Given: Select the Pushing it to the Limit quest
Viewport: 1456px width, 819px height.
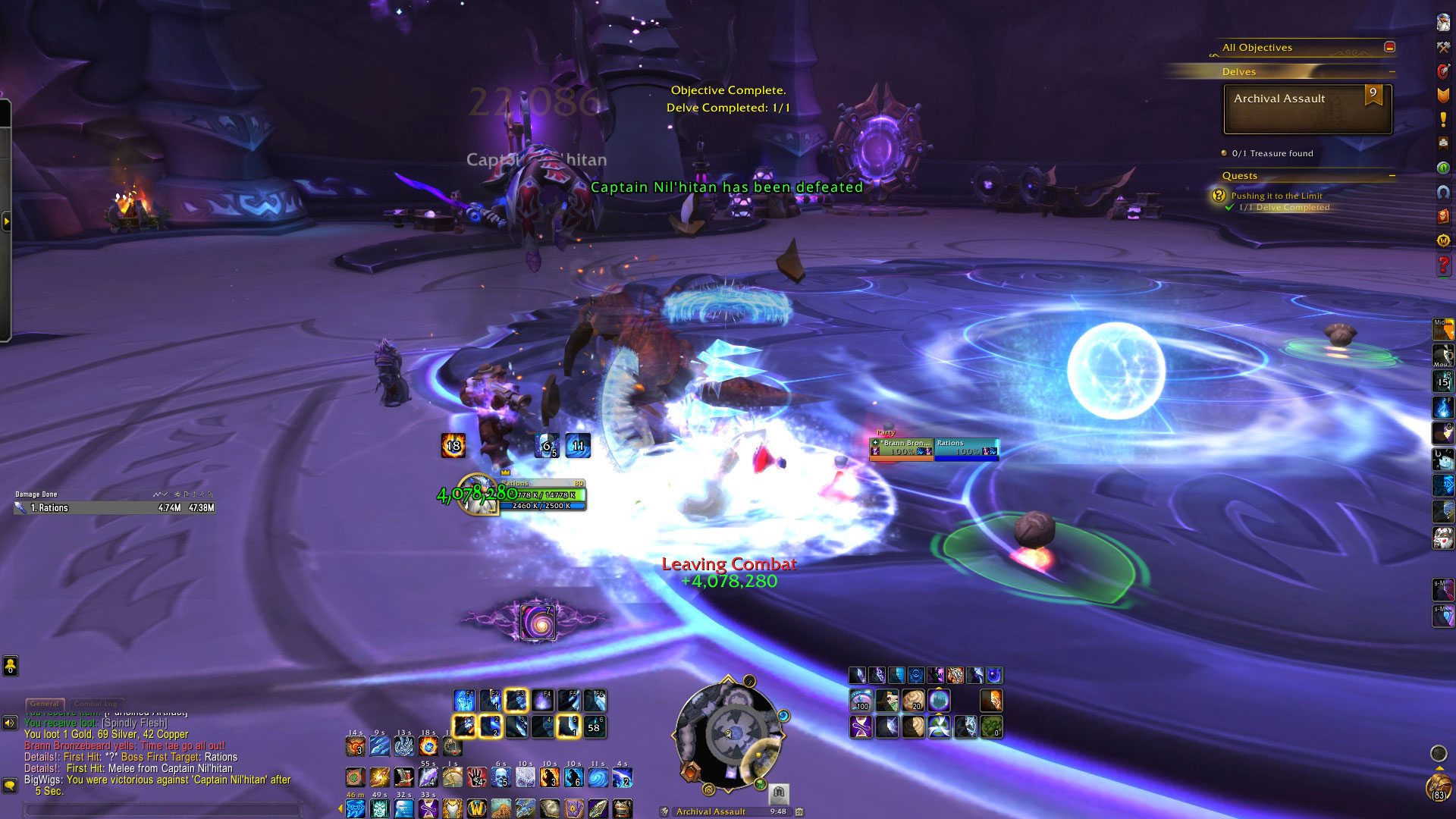Looking at the screenshot, I should point(1276,196).
